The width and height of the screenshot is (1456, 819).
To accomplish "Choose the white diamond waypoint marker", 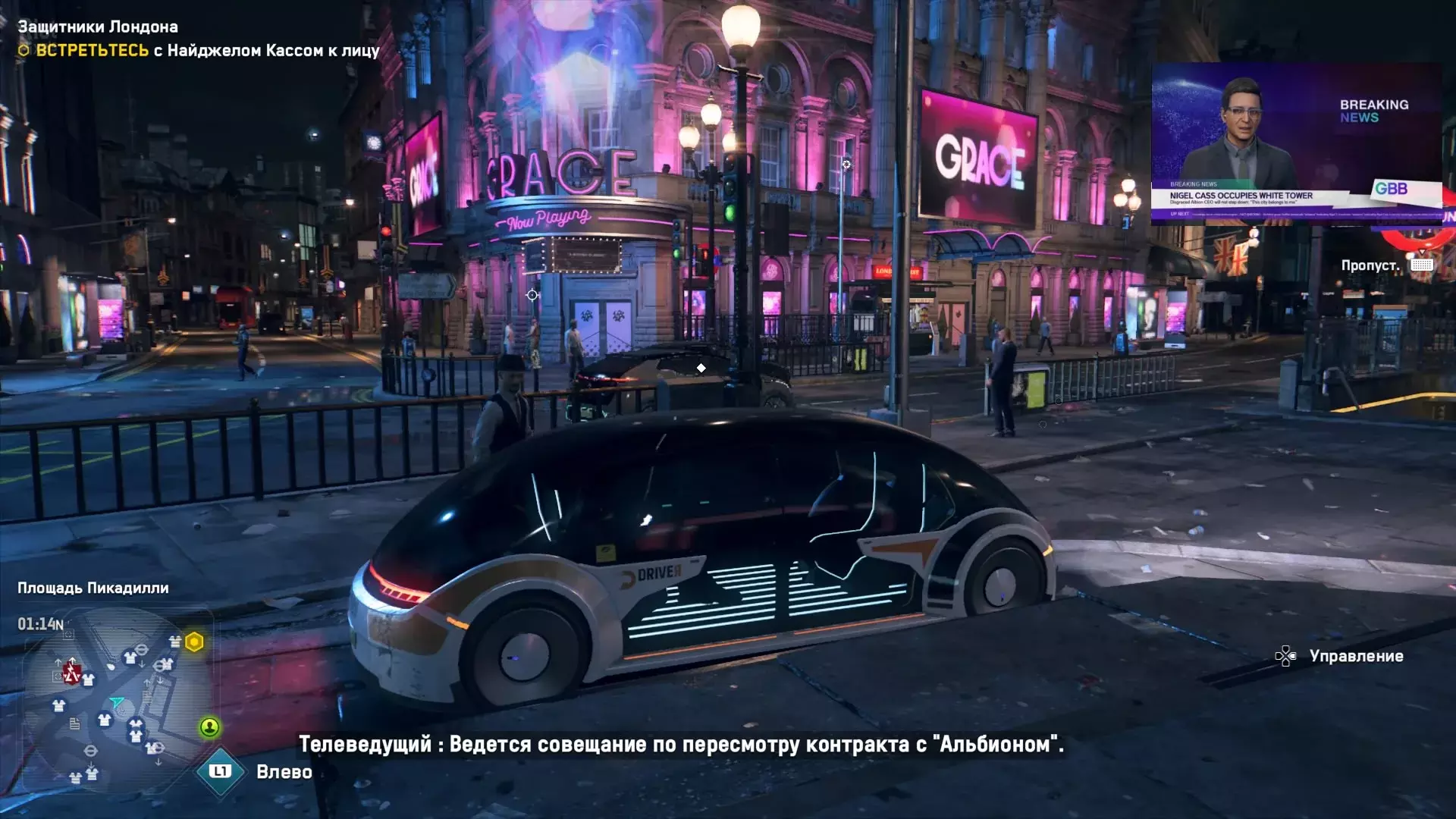I will pos(701,369).
